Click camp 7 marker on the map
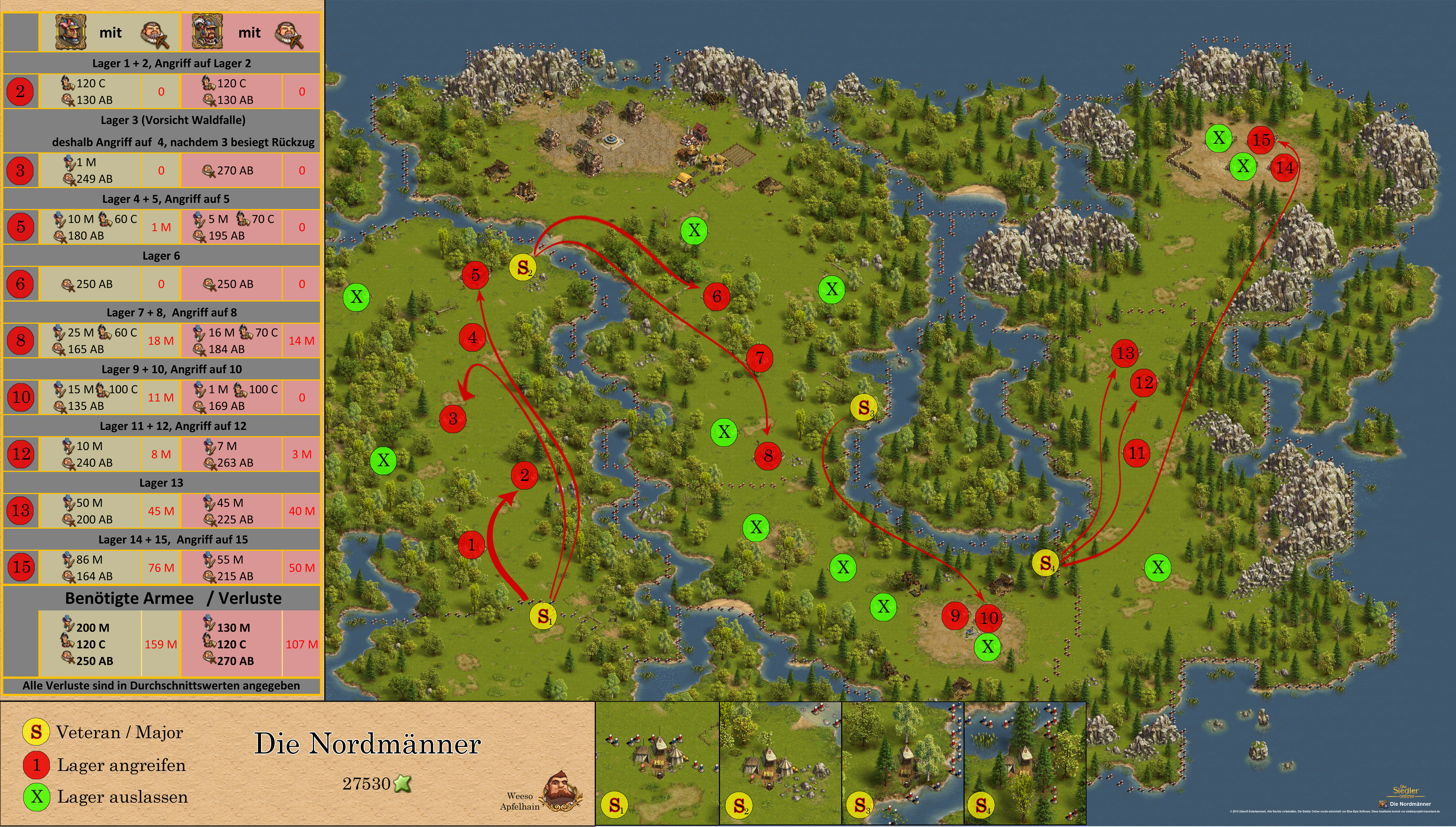1456x827 pixels. (760, 358)
